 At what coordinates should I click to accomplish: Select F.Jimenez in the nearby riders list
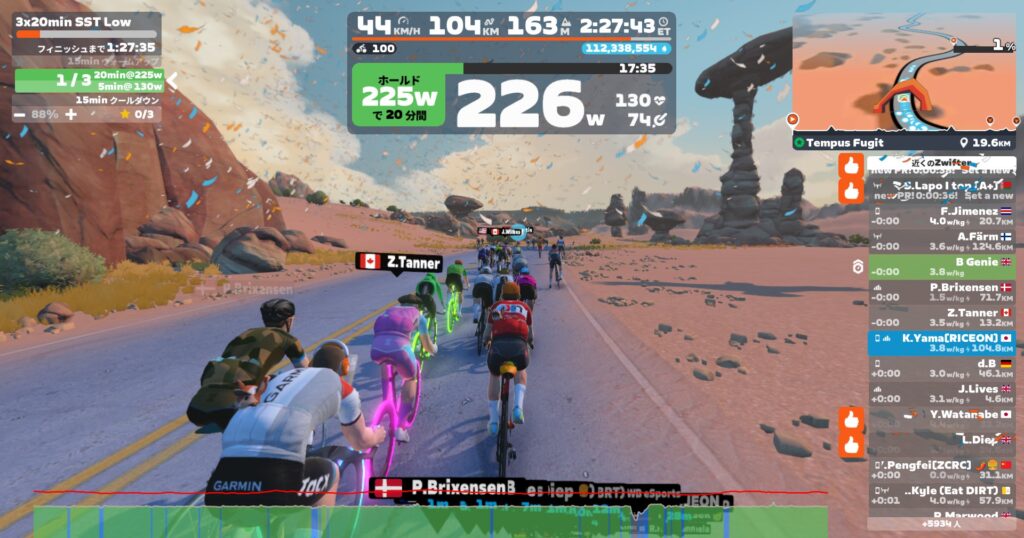[x=942, y=215]
